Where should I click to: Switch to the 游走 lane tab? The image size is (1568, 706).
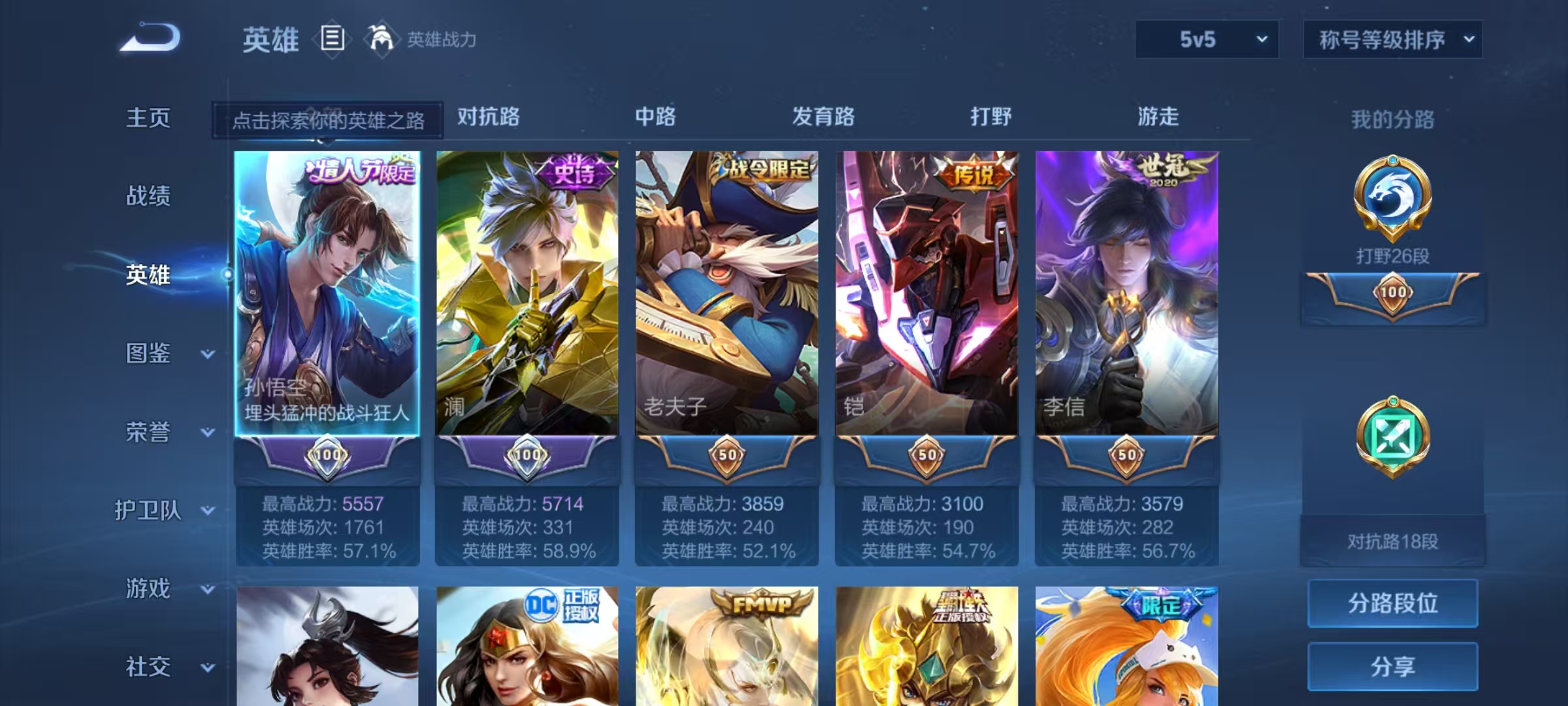coord(1158,118)
